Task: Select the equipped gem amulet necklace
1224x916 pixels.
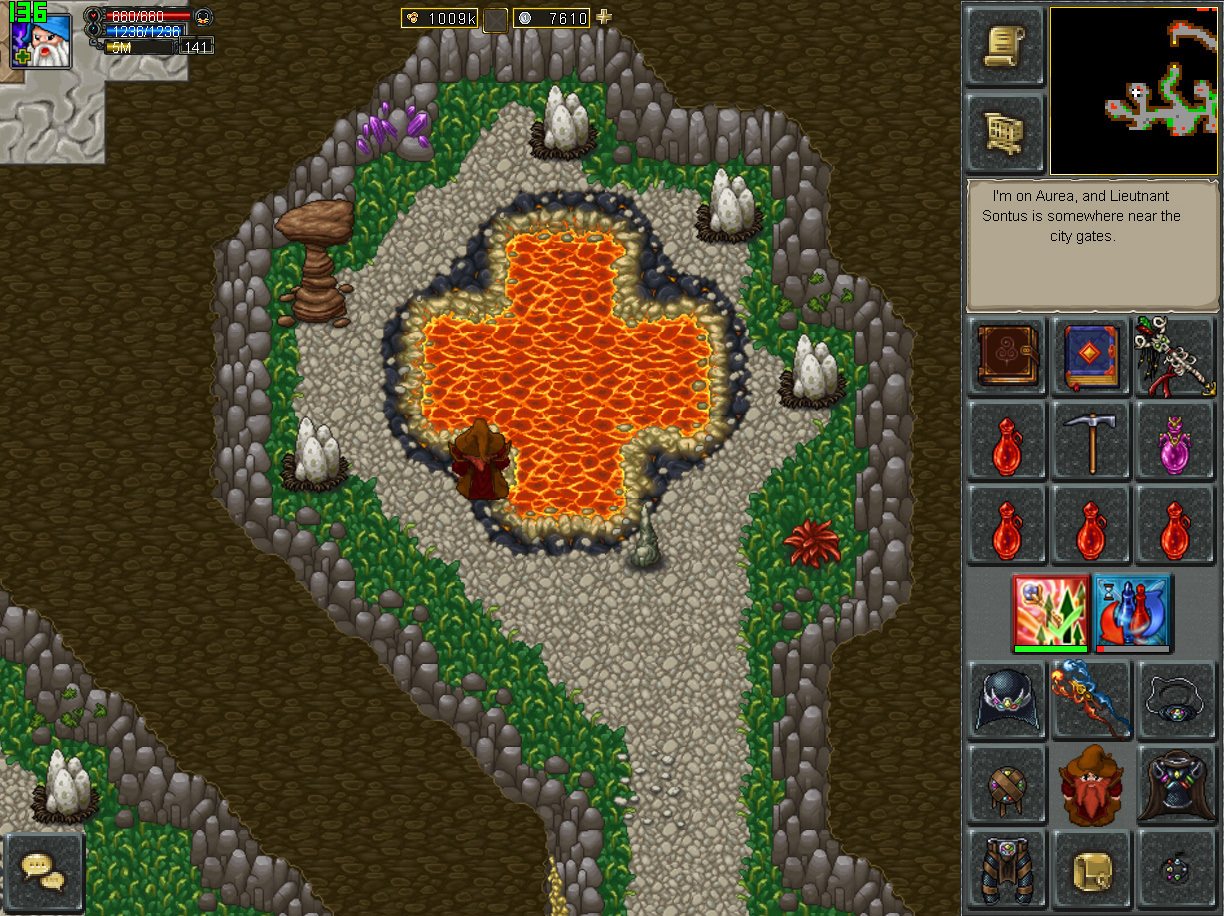Action: (1174, 699)
